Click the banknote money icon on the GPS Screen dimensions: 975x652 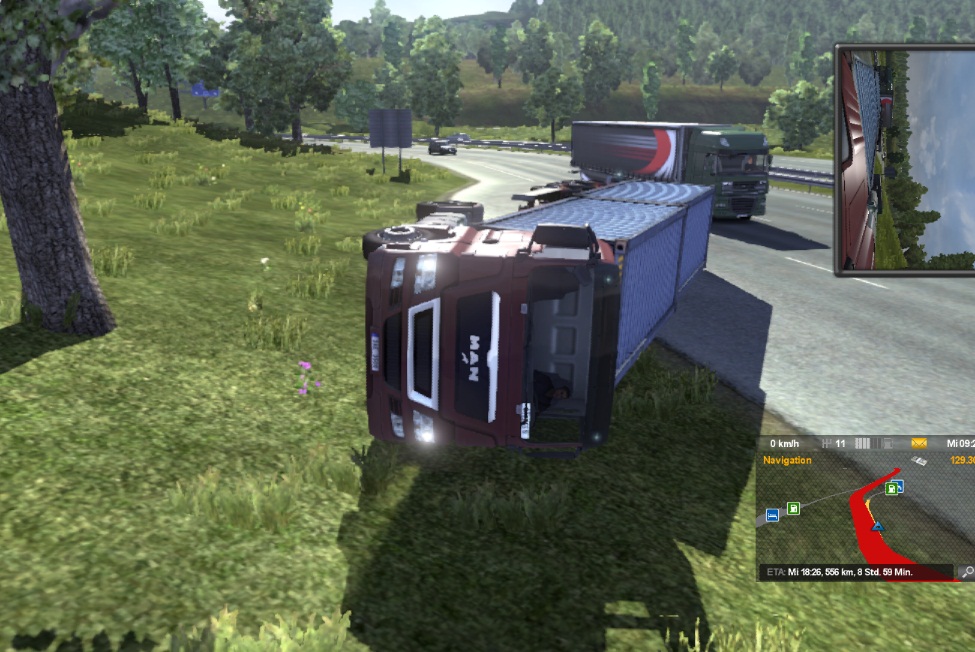point(919,460)
